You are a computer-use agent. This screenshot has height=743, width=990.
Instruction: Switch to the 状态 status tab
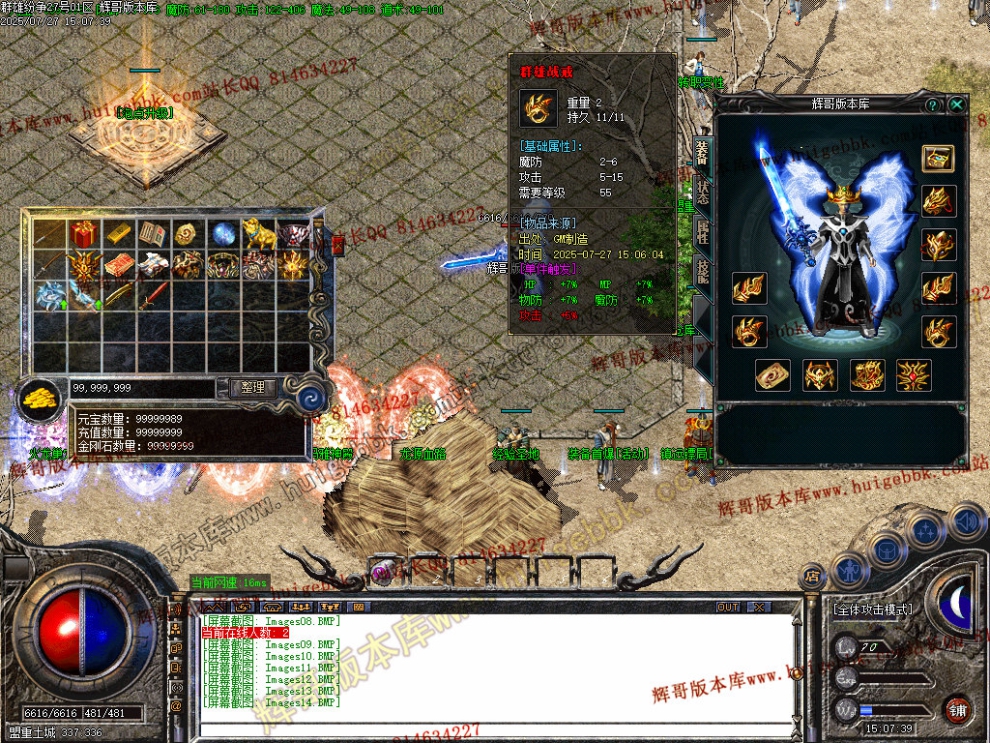(x=702, y=192)
